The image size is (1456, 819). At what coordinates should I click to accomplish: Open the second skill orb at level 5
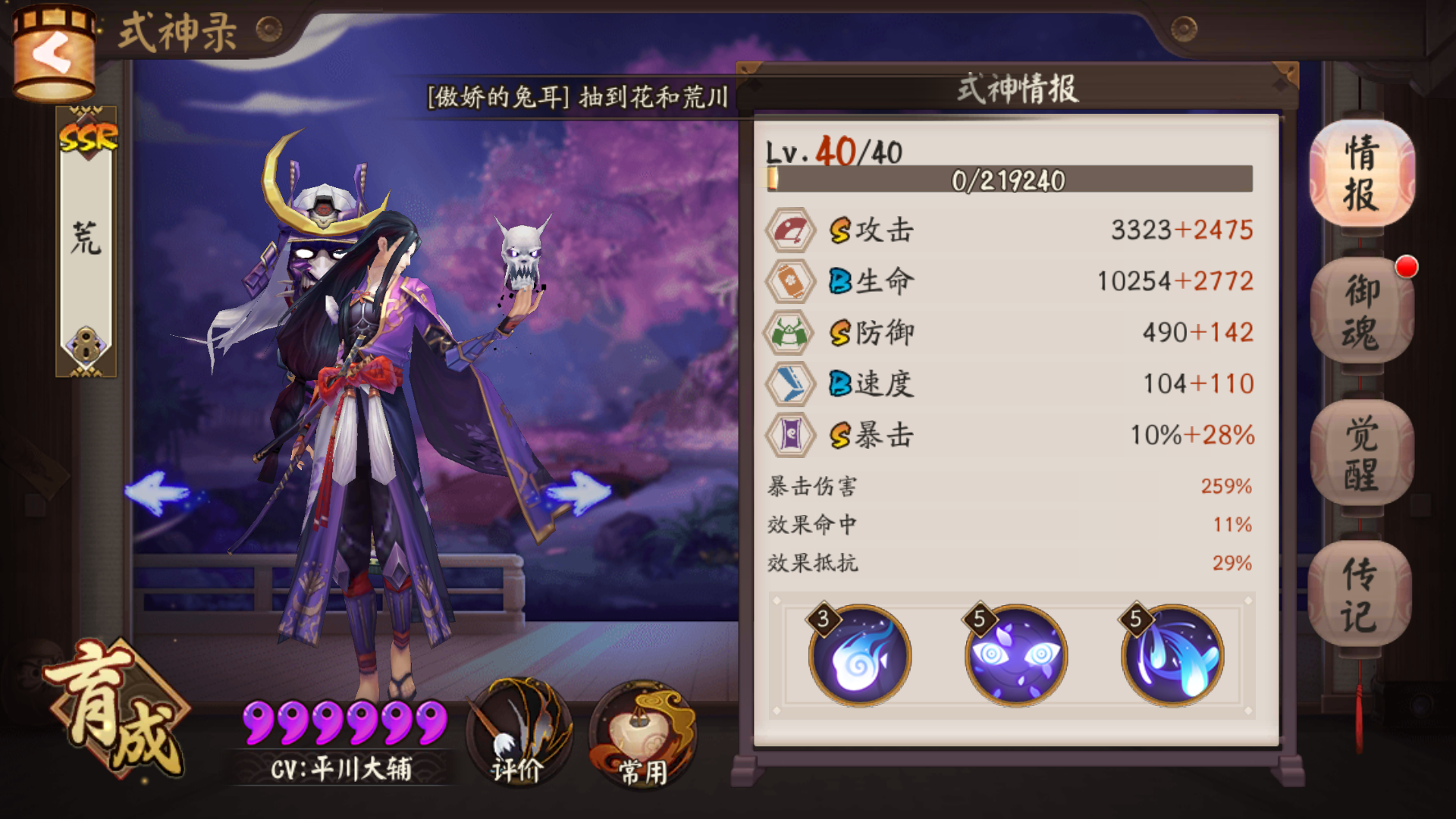[1016, 656]
